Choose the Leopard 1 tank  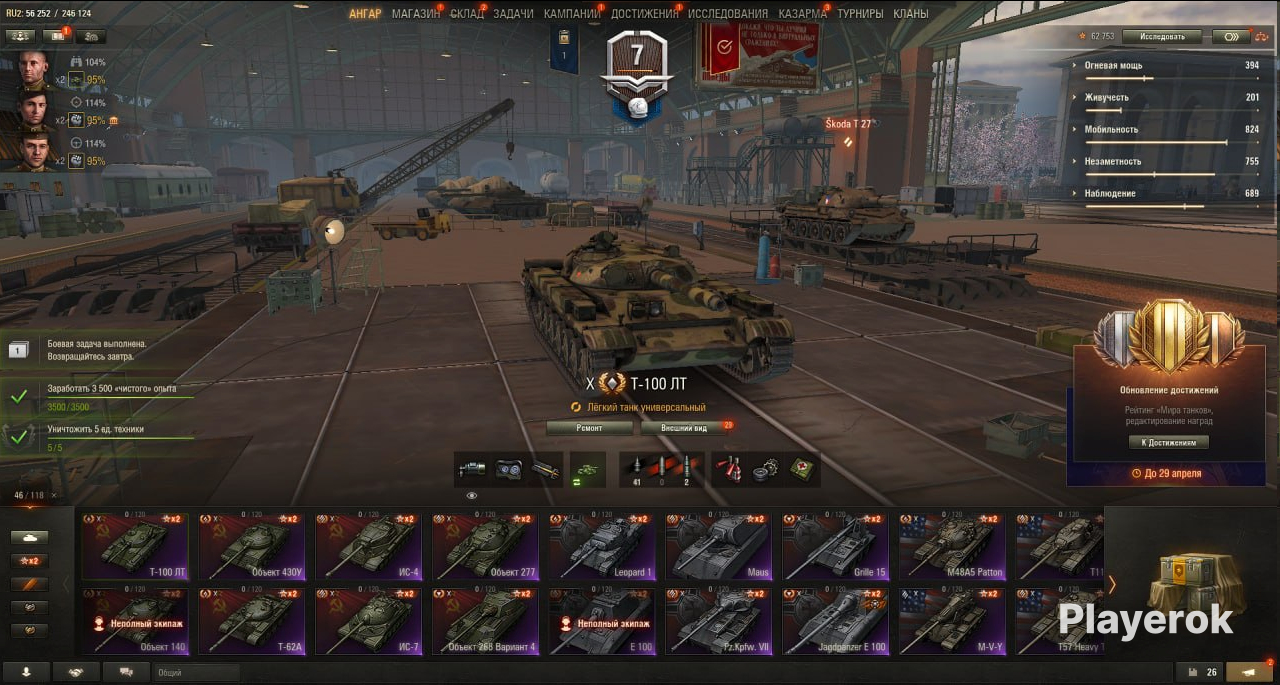click(602, 546)
